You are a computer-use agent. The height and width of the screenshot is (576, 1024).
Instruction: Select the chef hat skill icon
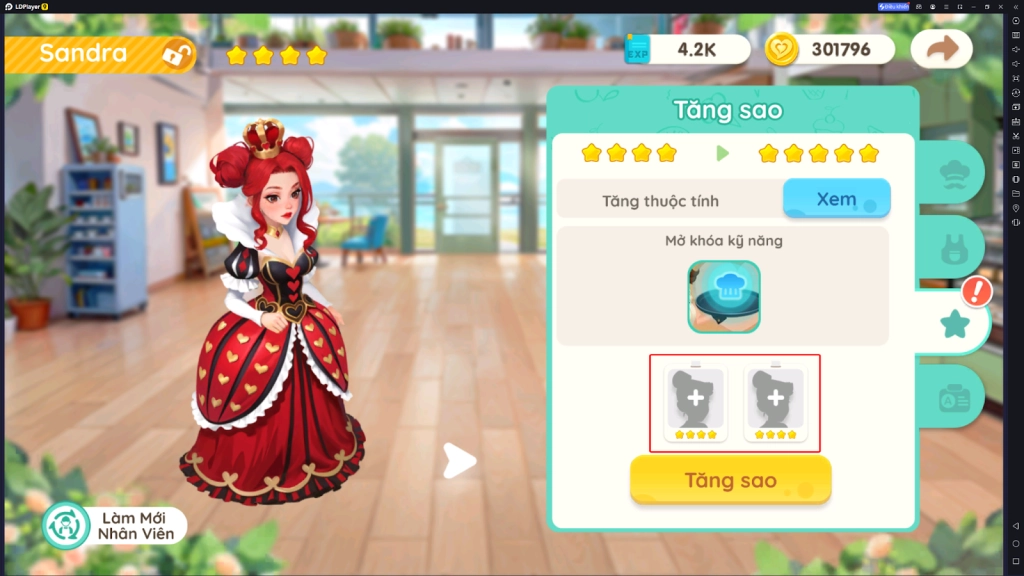click(723, 297)
